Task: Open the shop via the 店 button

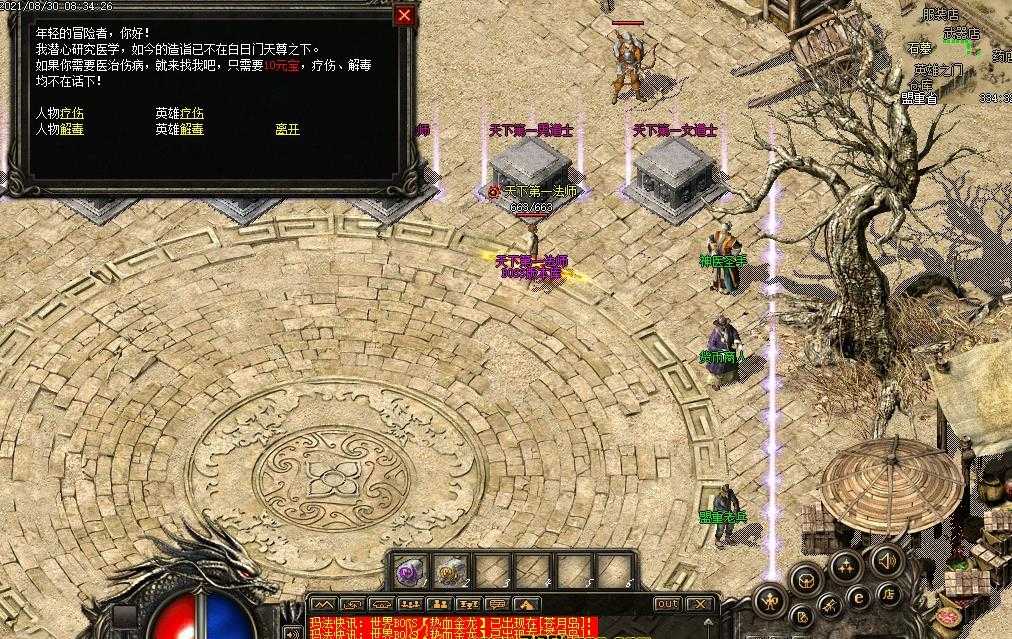Action: 889,594
